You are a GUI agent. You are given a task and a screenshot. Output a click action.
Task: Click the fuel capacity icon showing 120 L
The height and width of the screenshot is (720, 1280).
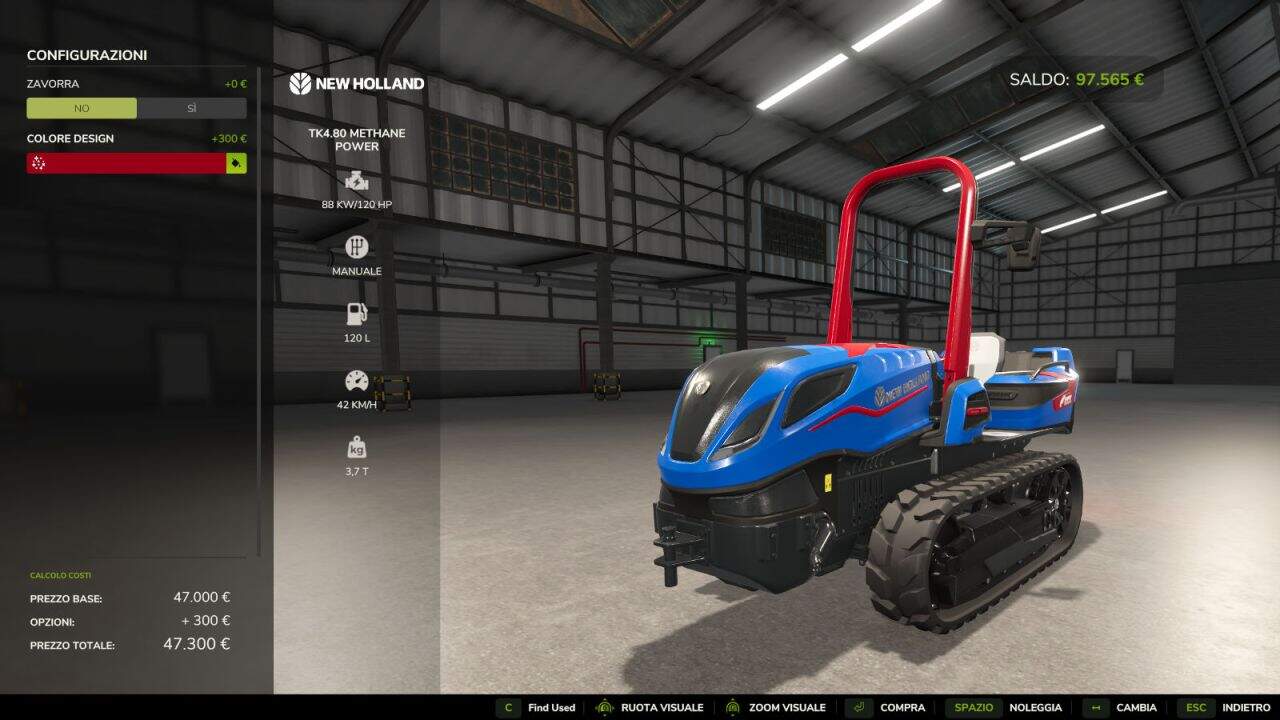pyautogui.click(x=357, y=312)
